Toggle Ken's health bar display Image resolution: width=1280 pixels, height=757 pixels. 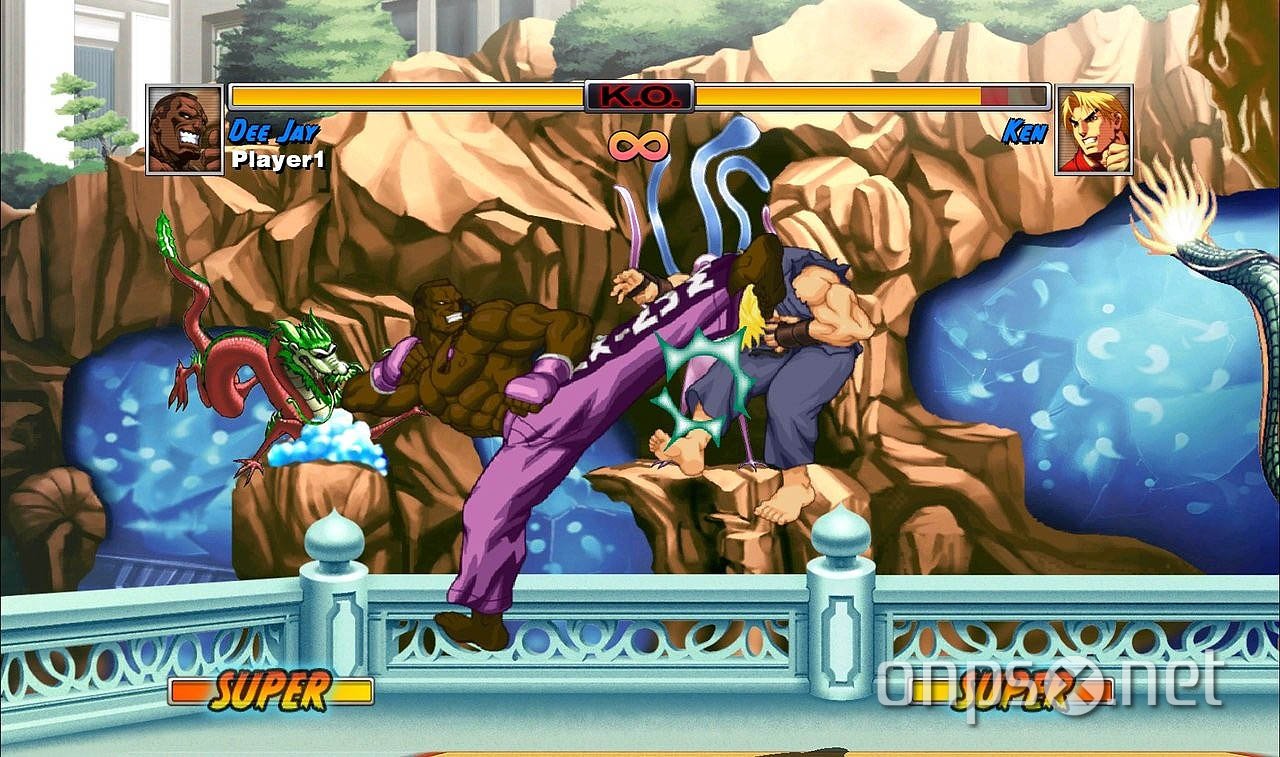870,97
